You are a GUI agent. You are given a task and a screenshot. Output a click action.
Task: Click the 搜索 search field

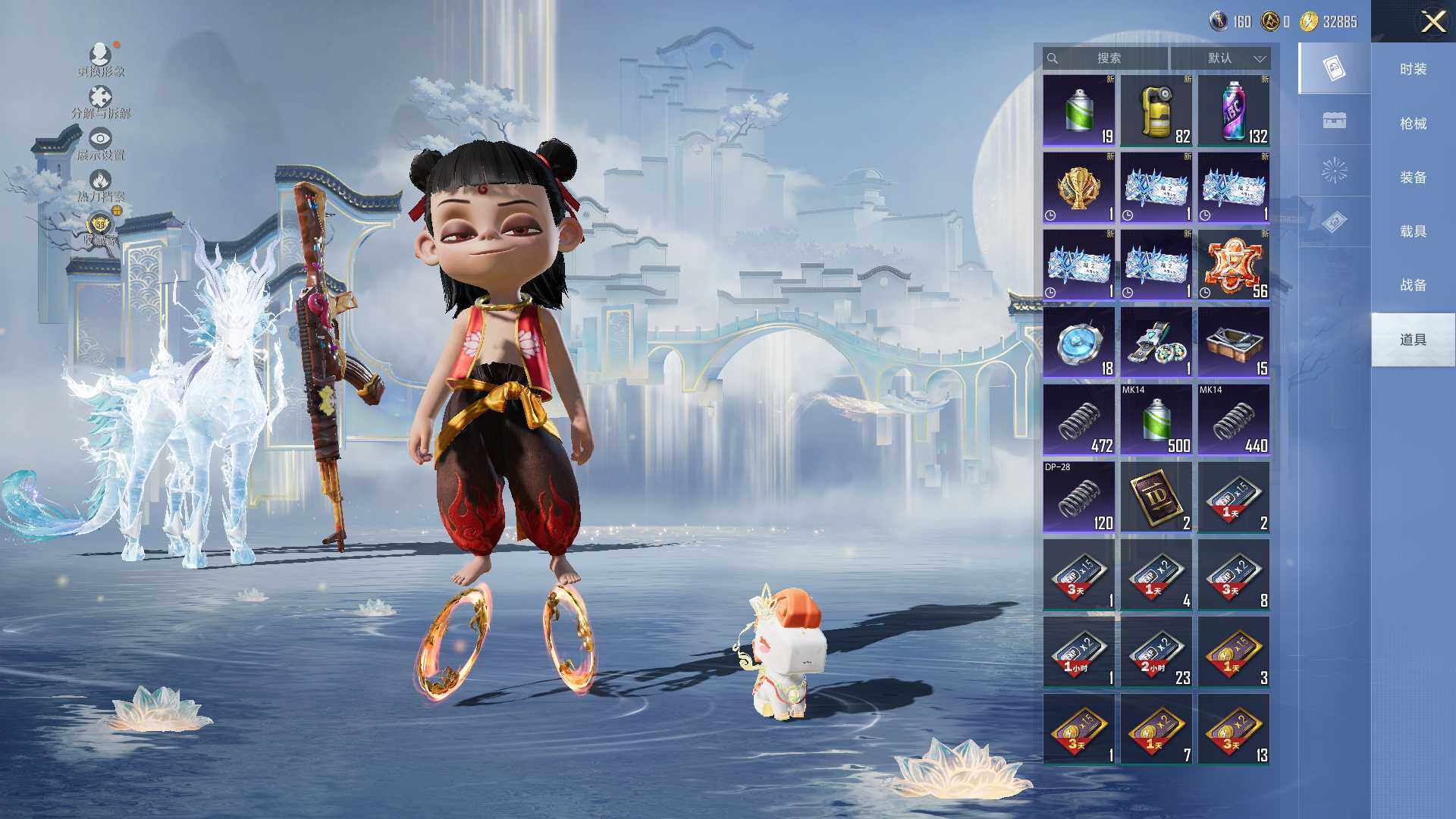(x=1106, y=58)
